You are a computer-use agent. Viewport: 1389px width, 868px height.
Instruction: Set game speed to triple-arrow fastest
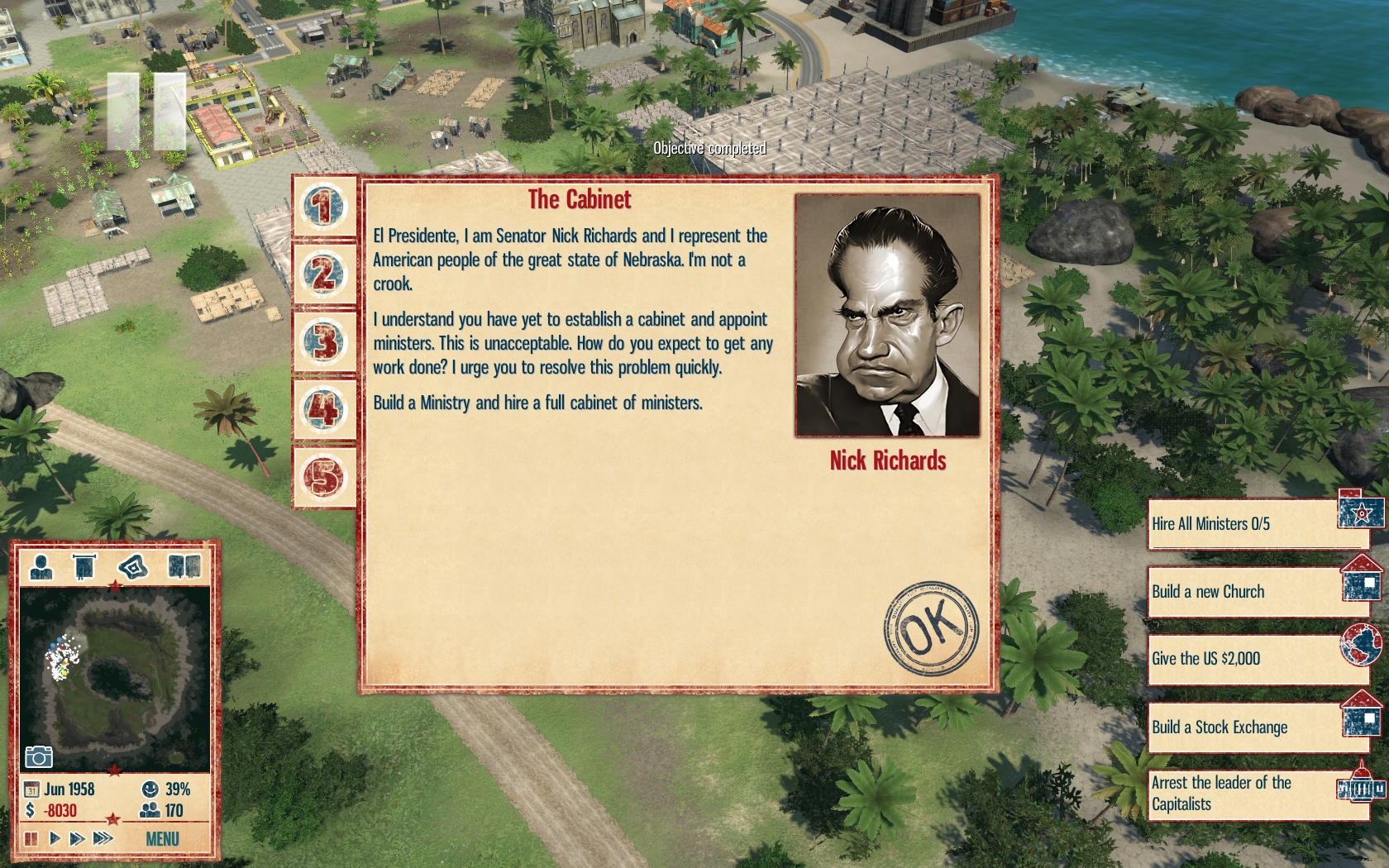point(103,839)
